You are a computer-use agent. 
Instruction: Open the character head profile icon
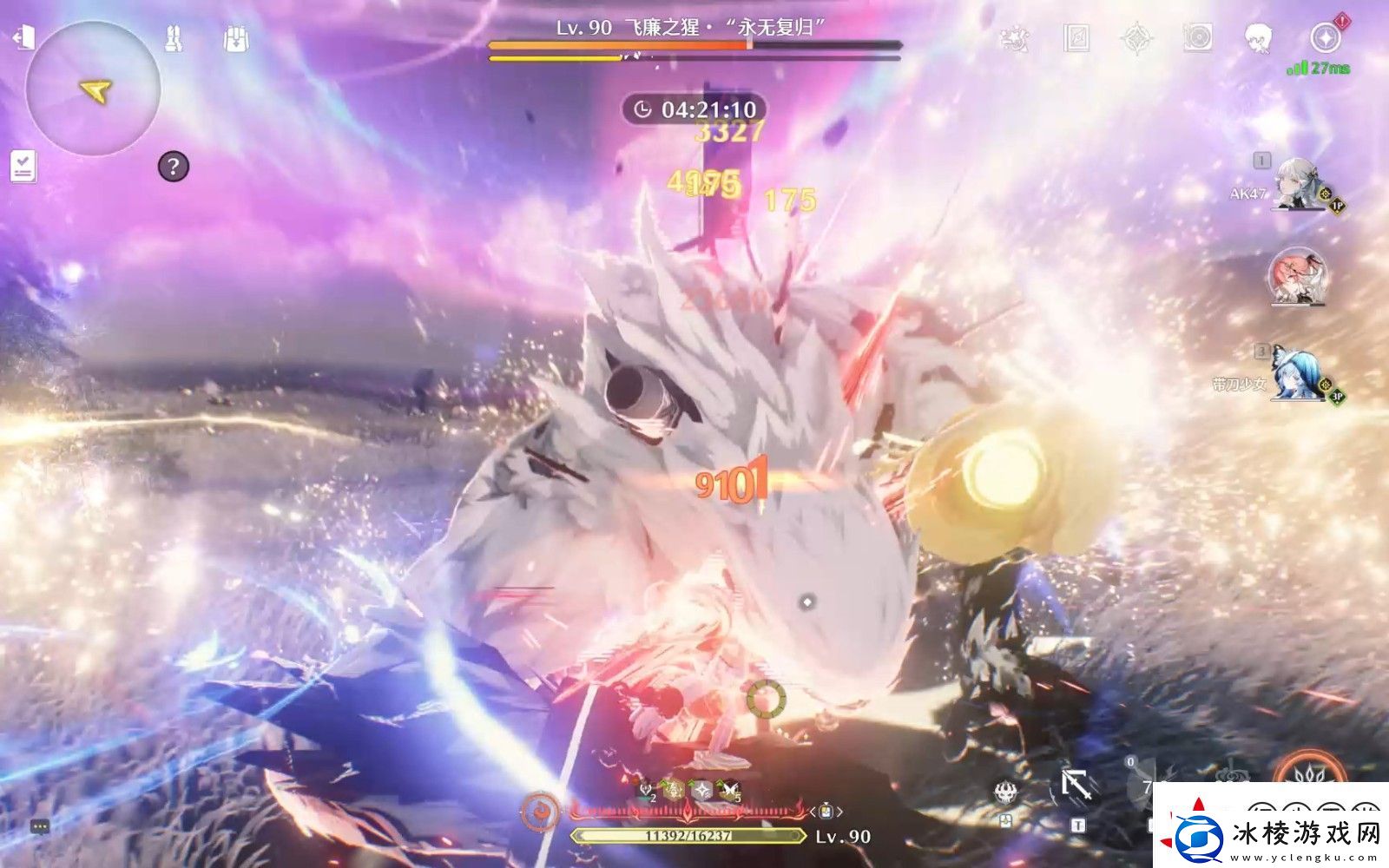click(1258, 39)
